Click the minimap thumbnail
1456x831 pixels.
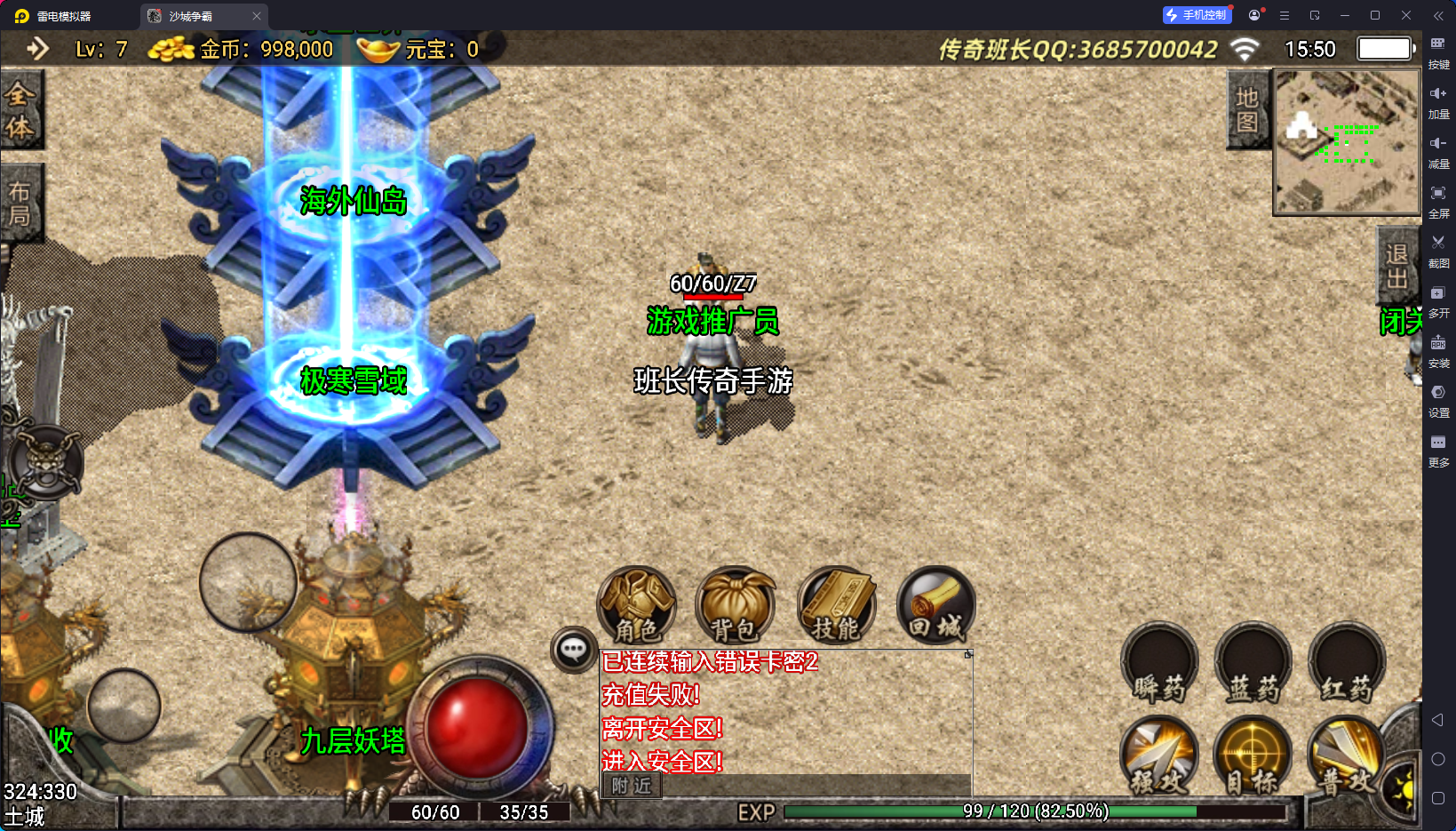[x=1347, y=142]
